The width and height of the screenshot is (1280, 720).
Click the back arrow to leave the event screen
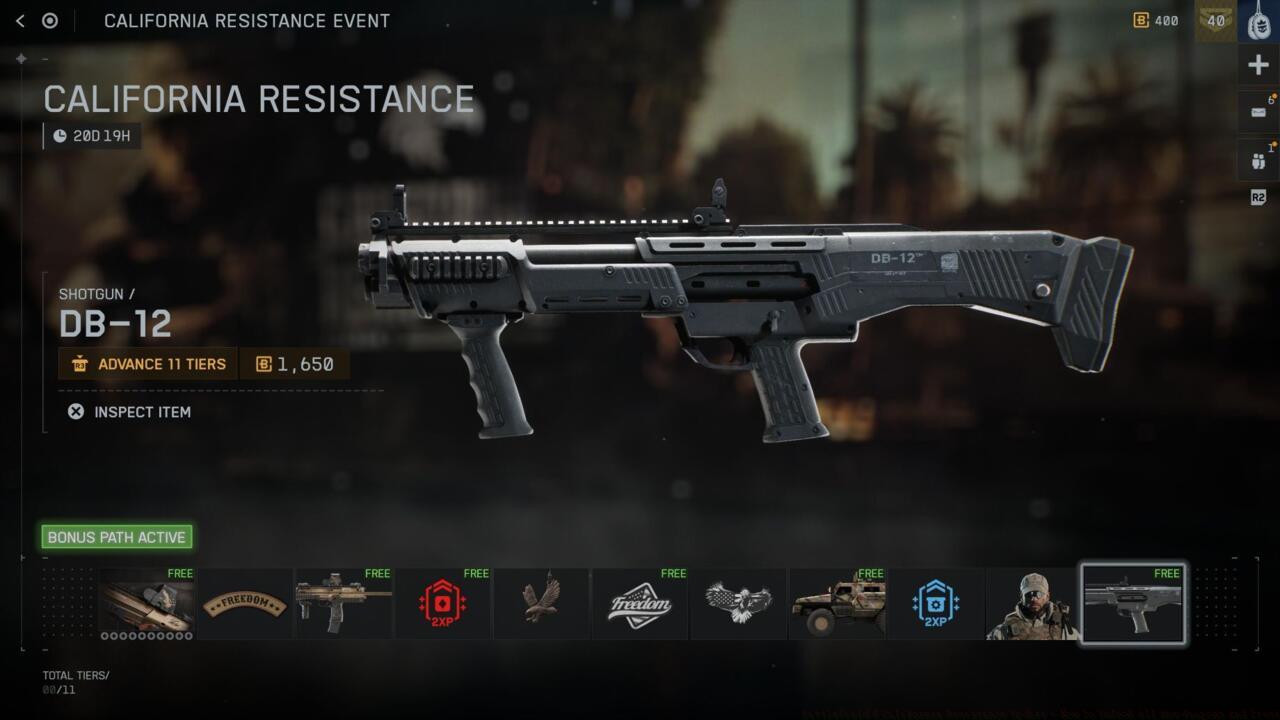coord(20,20)
